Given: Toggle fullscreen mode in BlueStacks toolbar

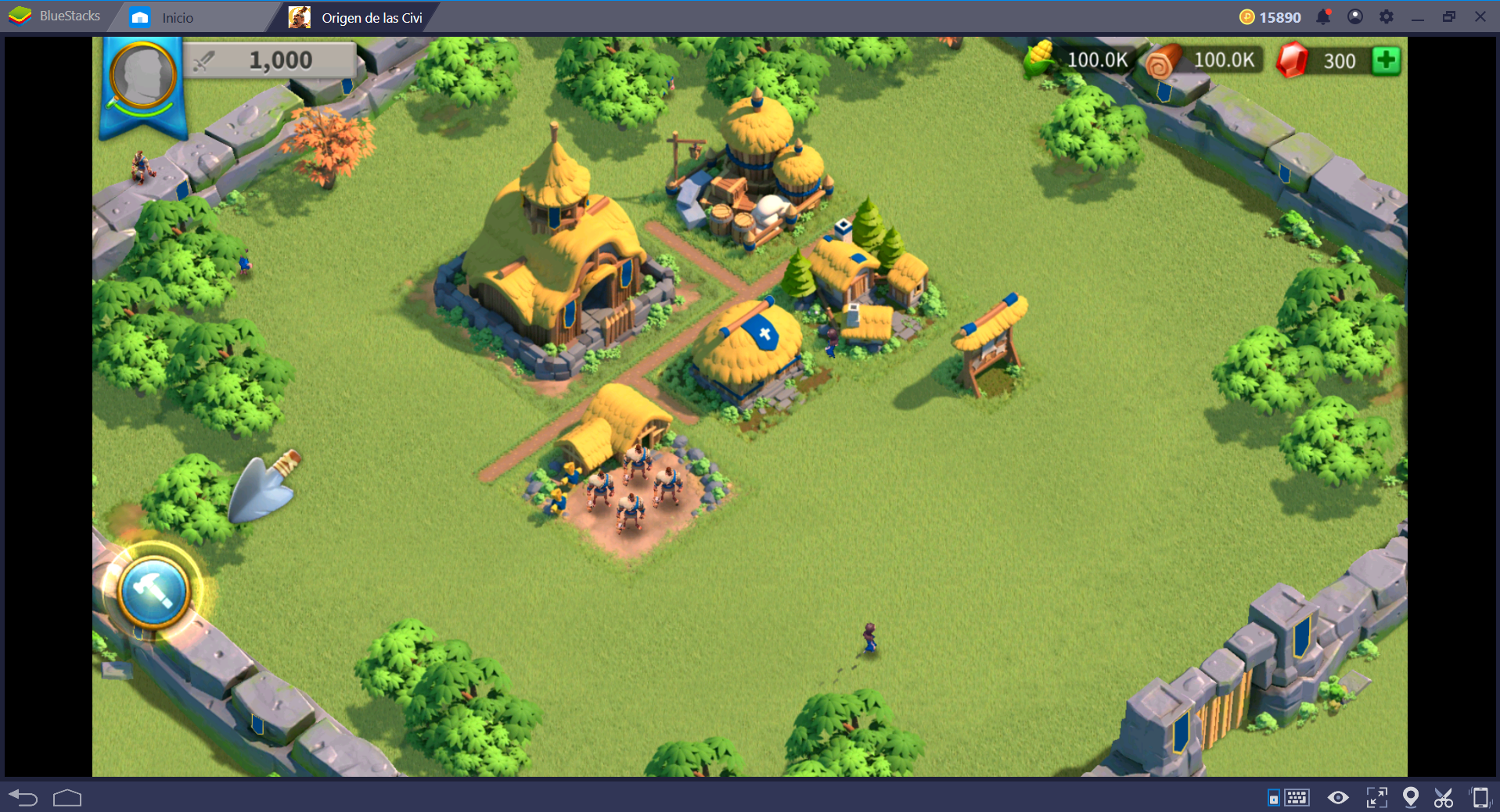Looking at the screenshot, I should pos(1376,797).
